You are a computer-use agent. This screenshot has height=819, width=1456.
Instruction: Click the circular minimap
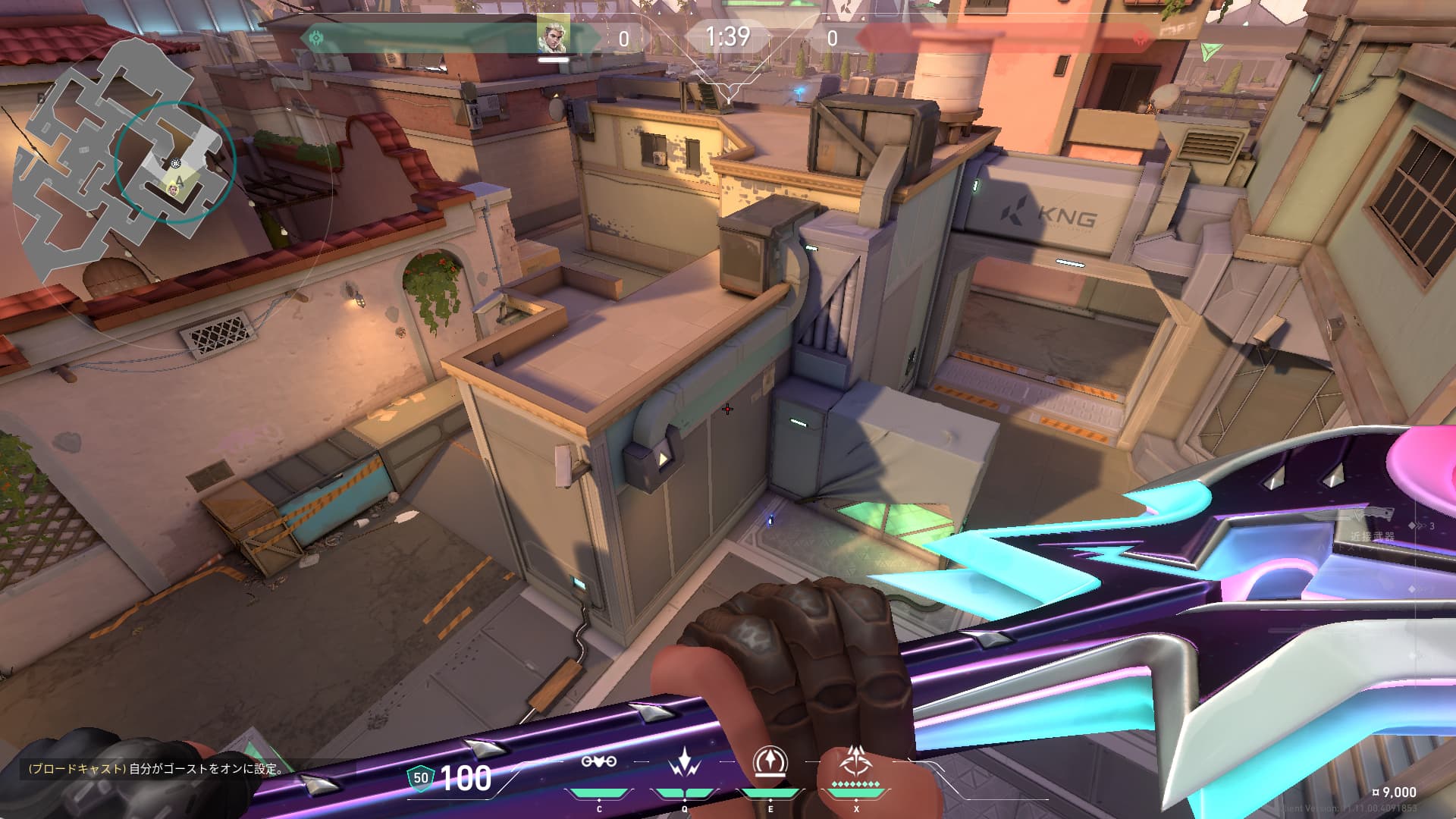(125, 161)
